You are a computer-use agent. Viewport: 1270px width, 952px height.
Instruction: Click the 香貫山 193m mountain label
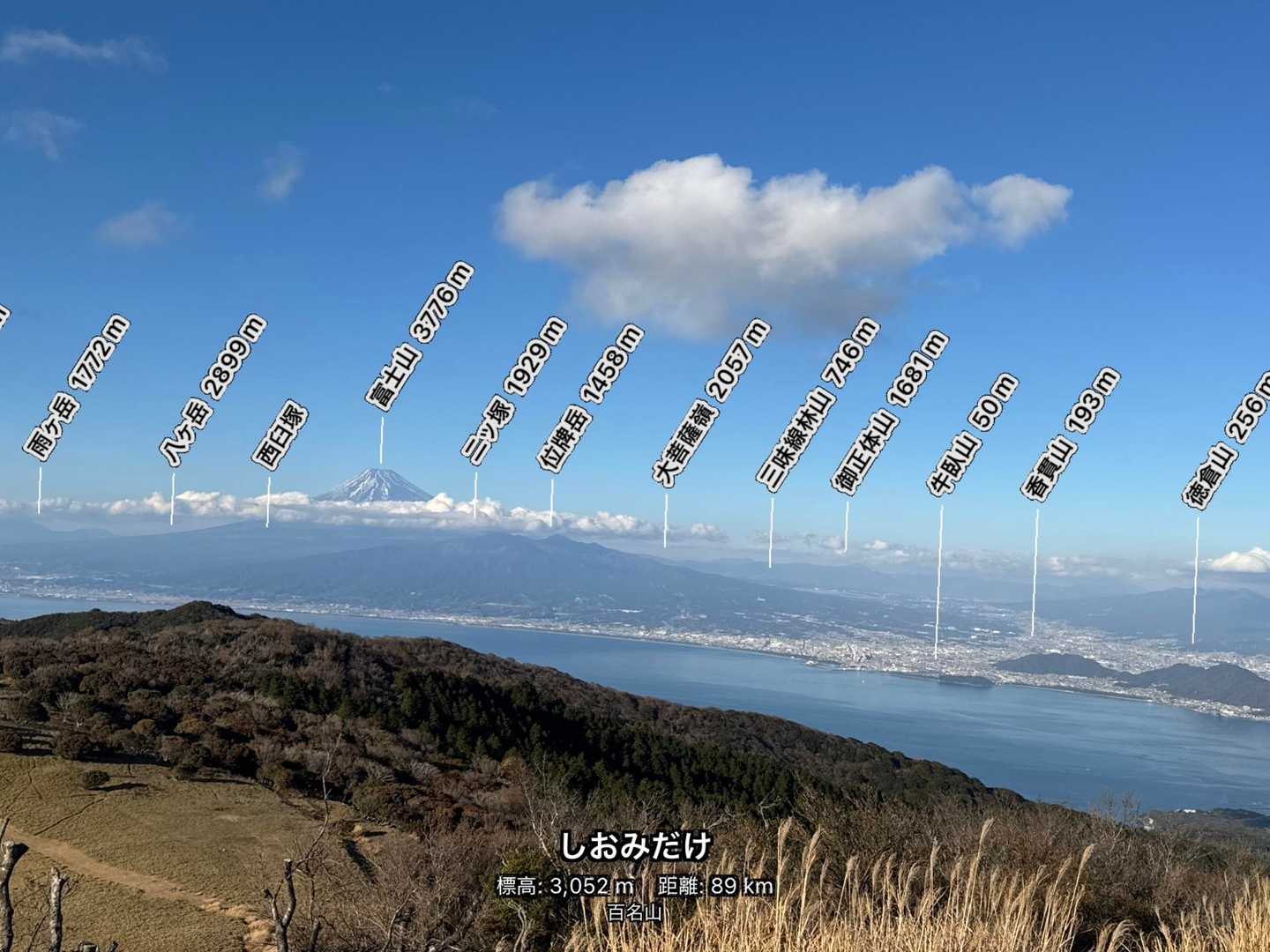[1072, 435]
